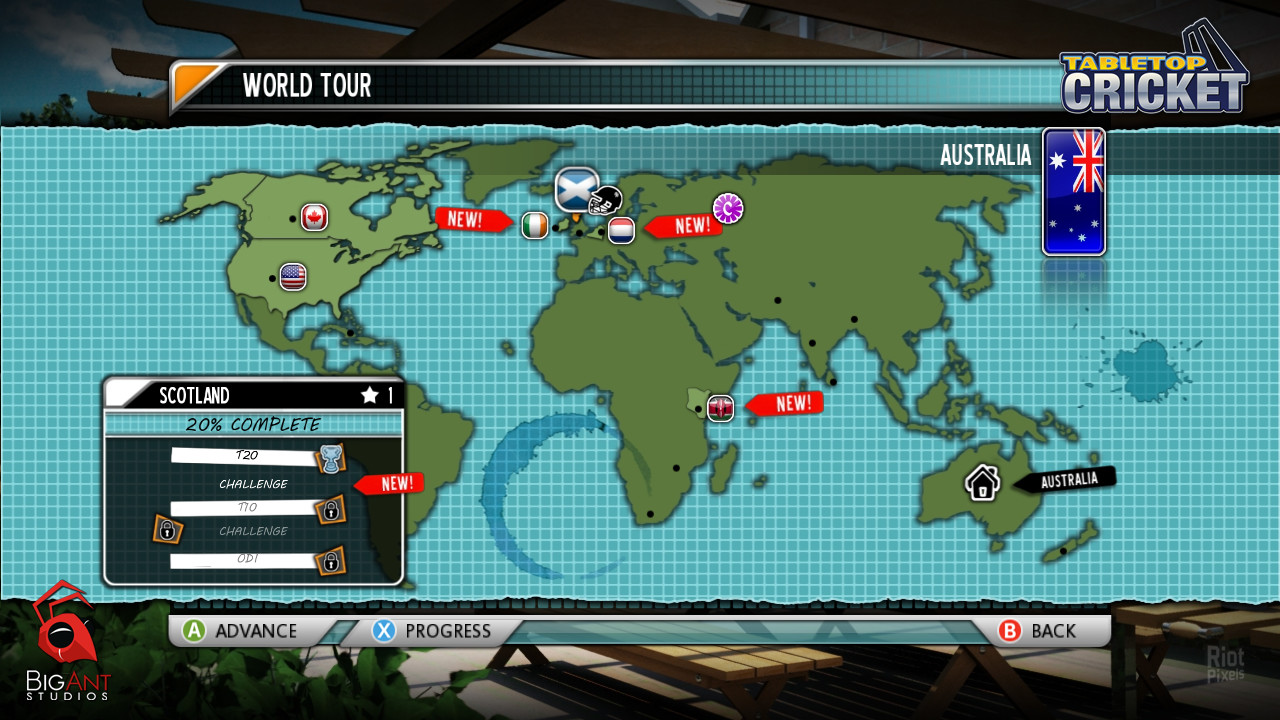Choose the Netherlands flag marker

coord(621,230)
